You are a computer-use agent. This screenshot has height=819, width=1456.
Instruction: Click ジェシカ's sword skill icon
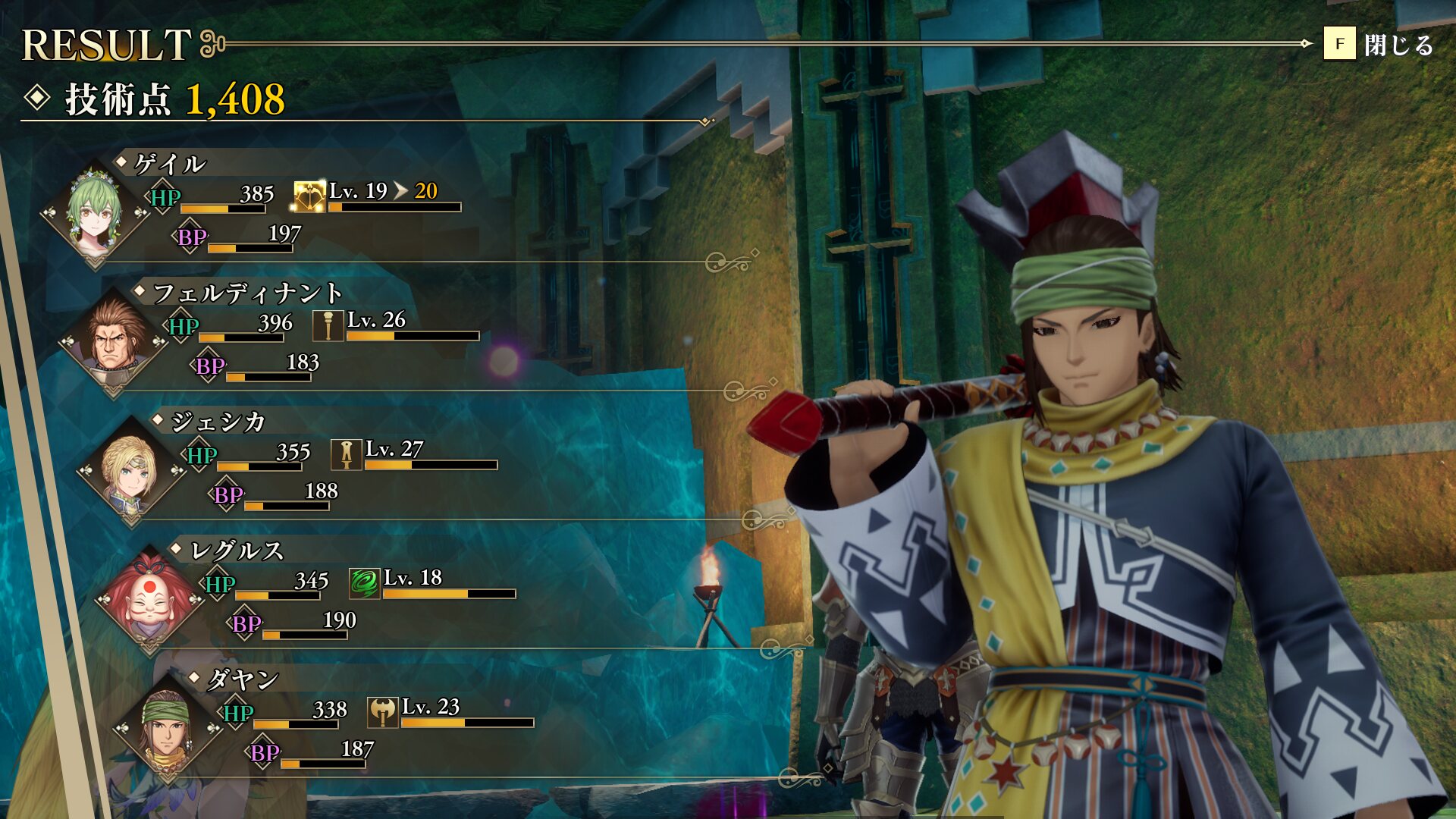point(346,455)
